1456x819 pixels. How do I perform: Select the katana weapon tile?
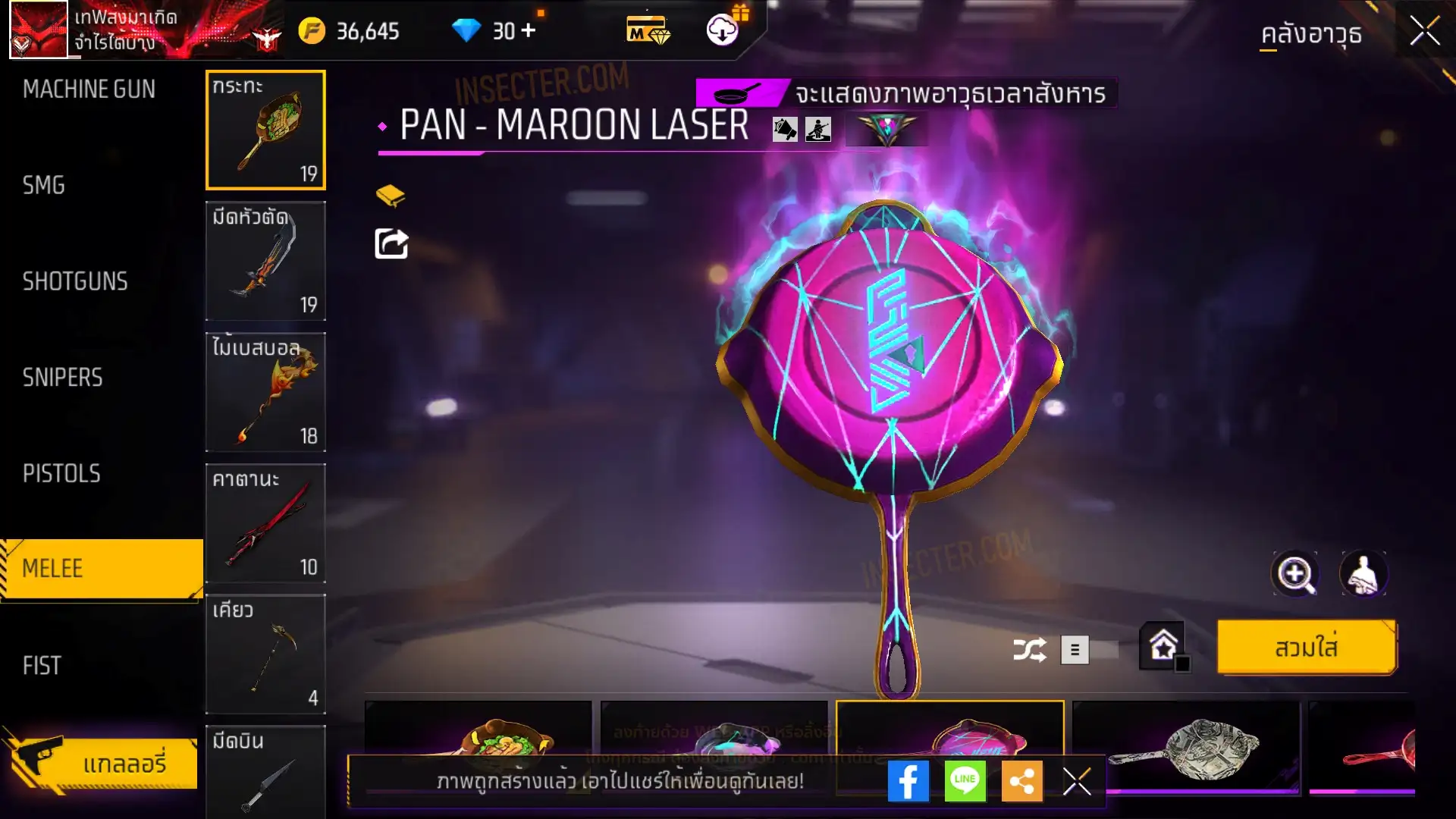pos(265,523)
